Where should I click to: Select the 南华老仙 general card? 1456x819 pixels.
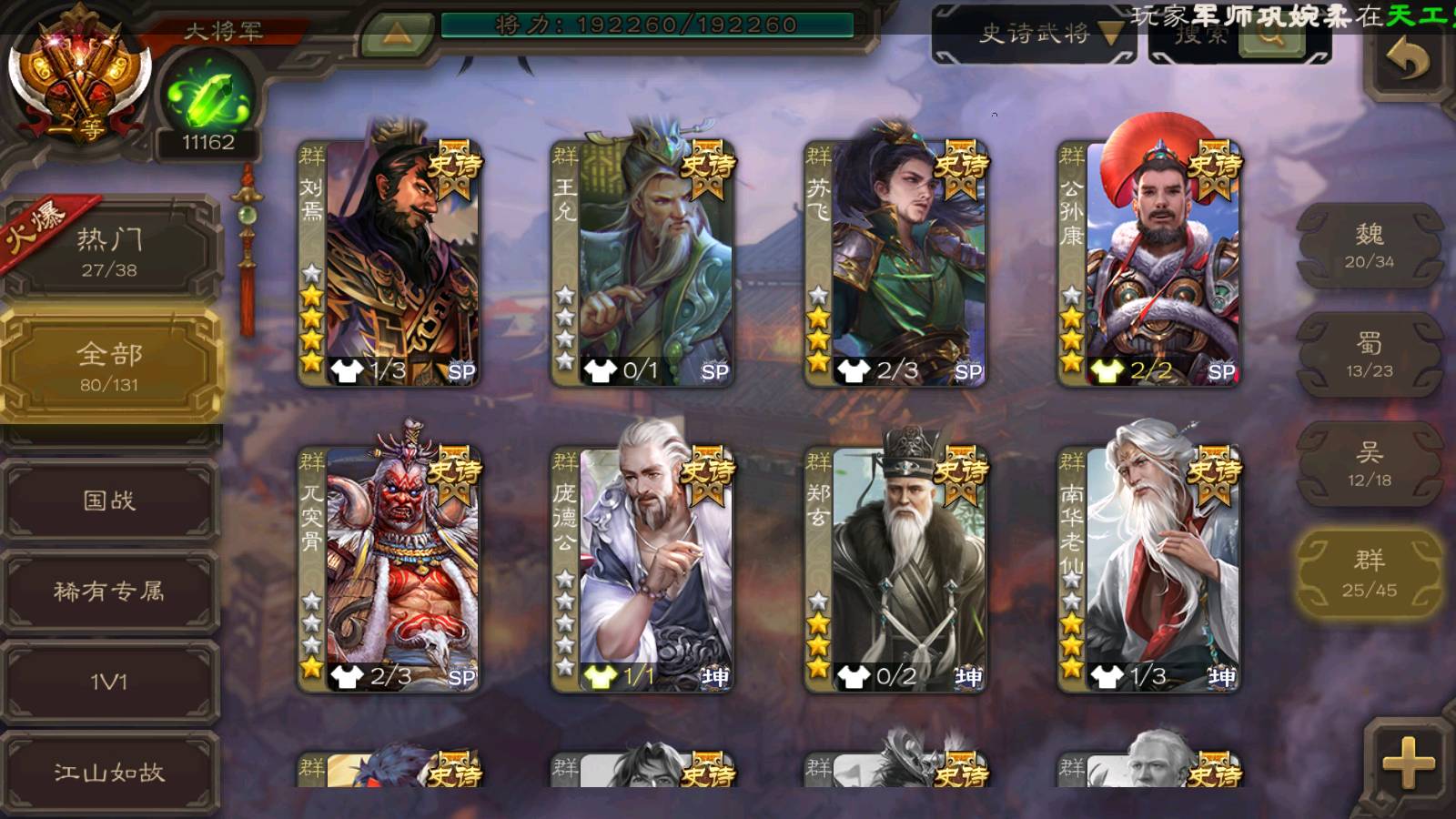tap(1149, 569)
